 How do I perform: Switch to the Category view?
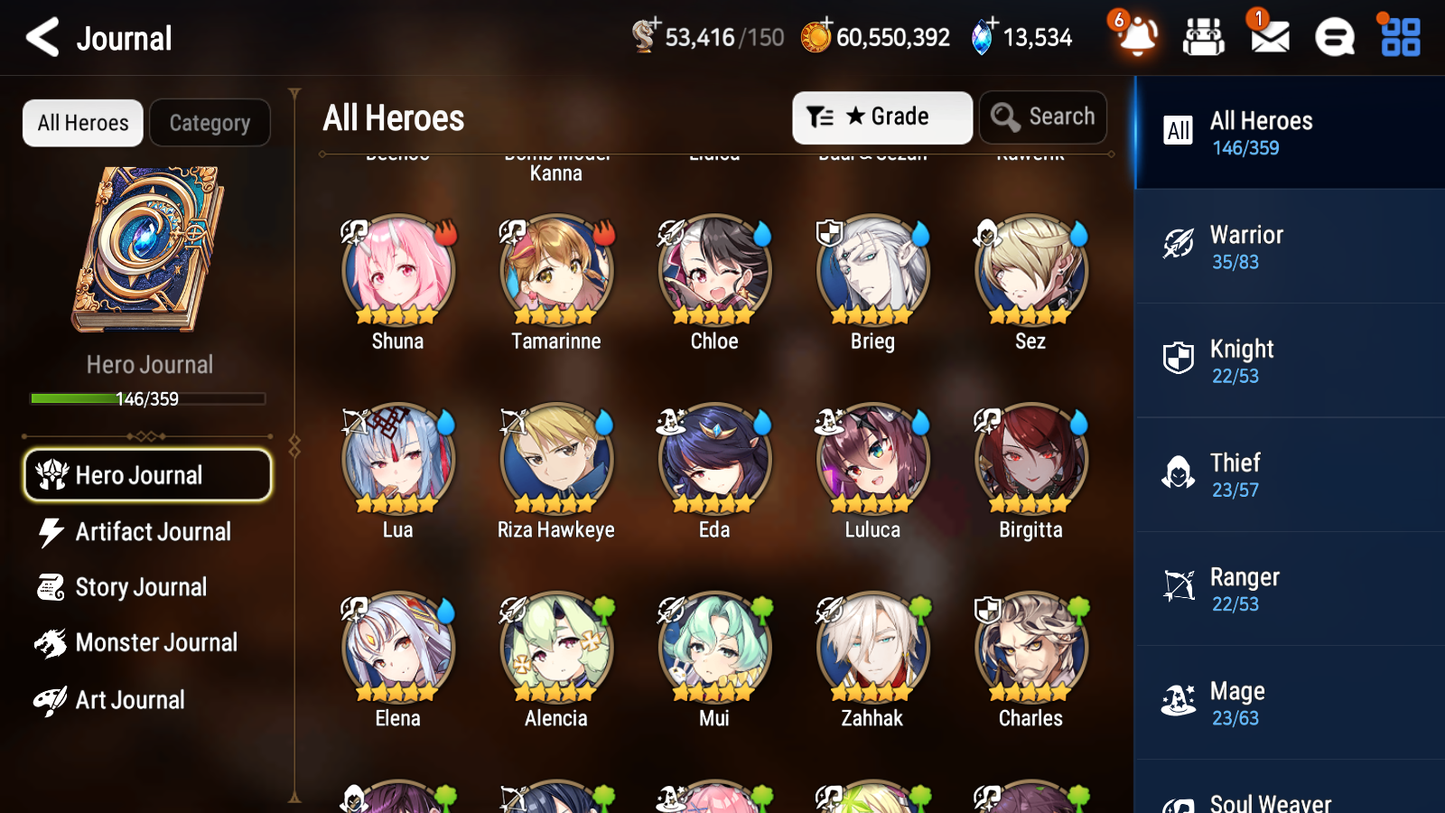tap(209, 122)
